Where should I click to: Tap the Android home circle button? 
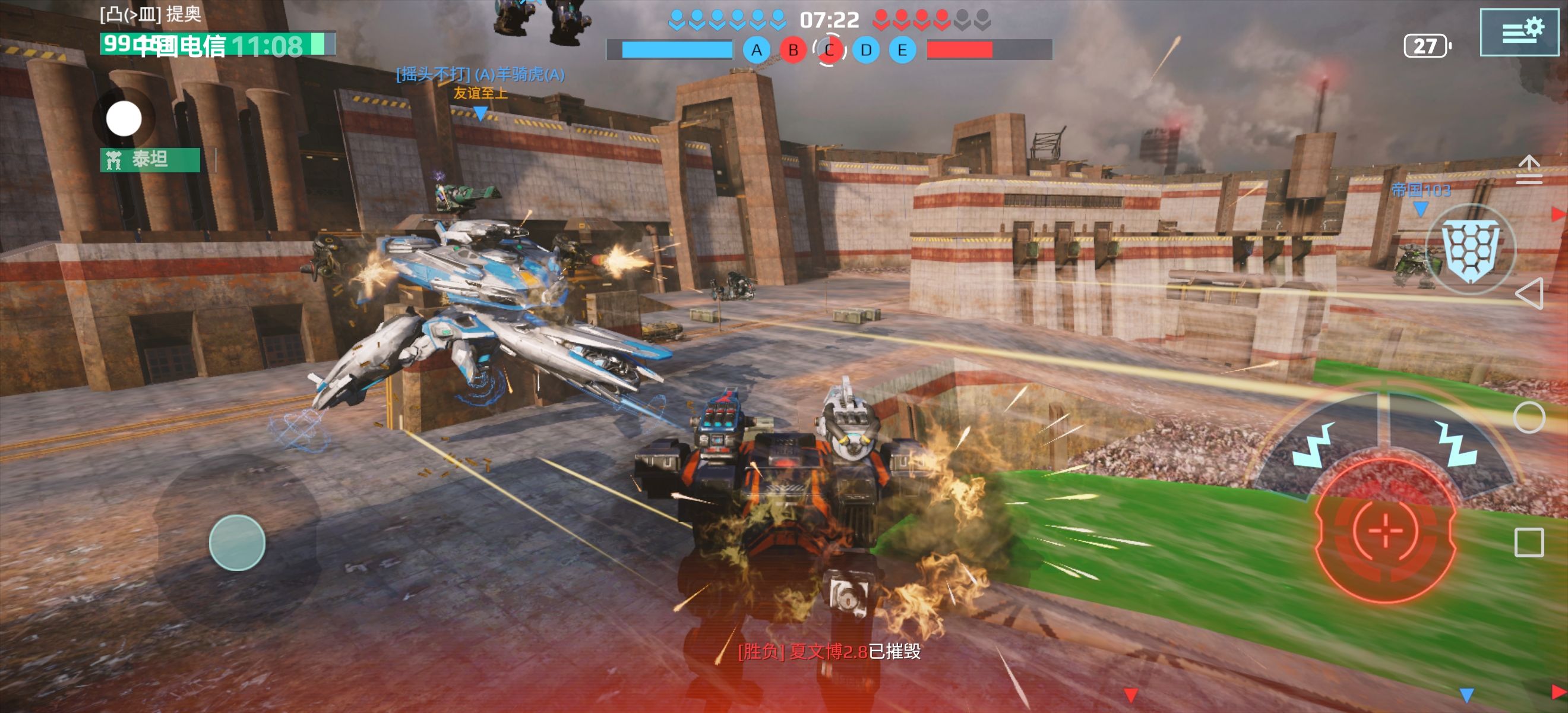pyautogui.click(x=1529, y=418)
